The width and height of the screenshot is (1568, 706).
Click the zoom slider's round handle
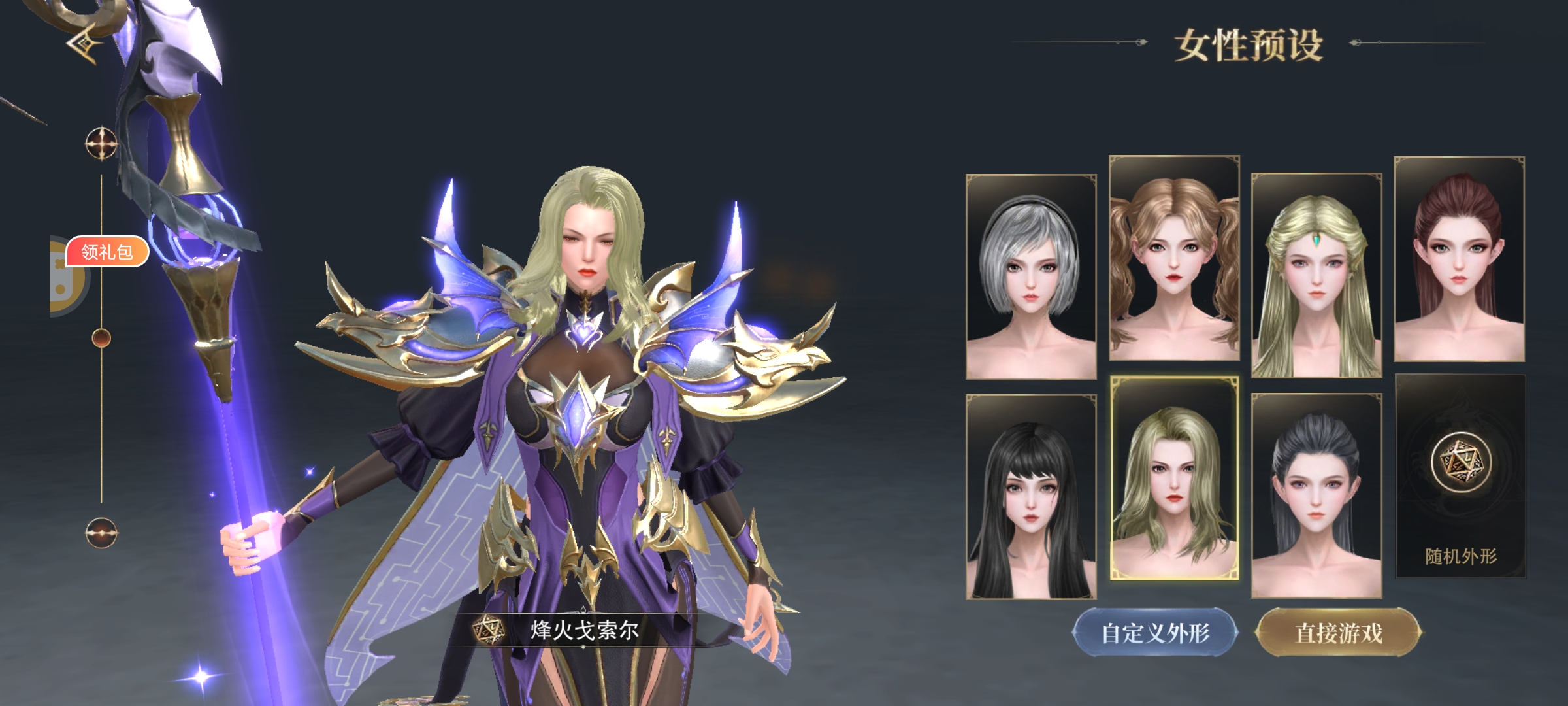101,338
